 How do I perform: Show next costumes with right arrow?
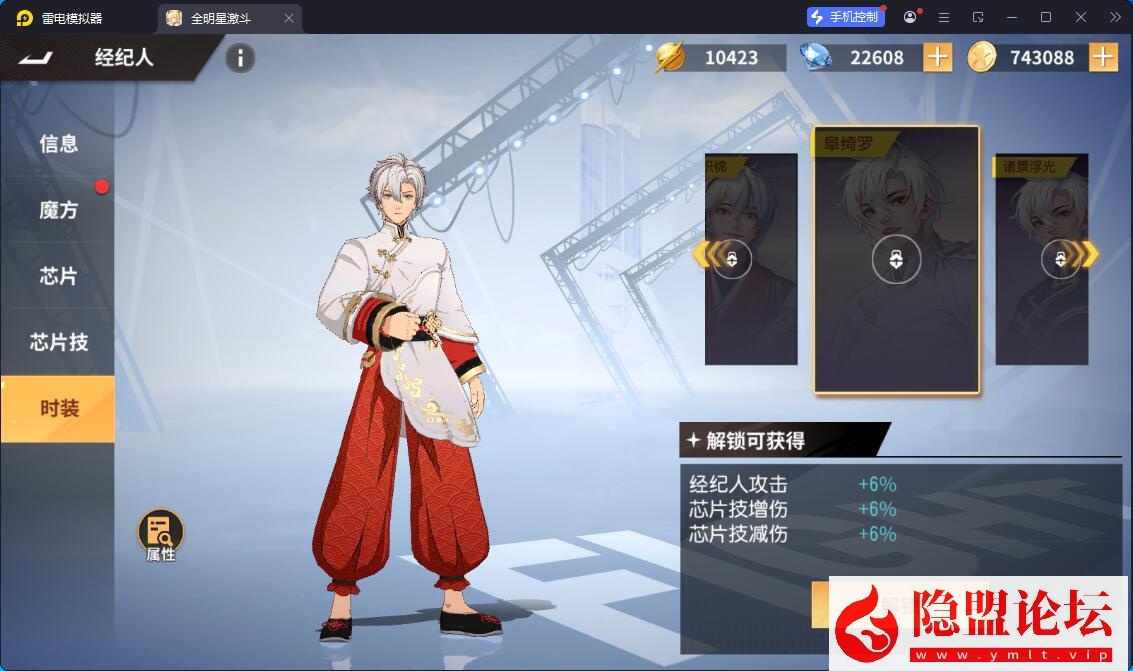tap(1088, 255)
